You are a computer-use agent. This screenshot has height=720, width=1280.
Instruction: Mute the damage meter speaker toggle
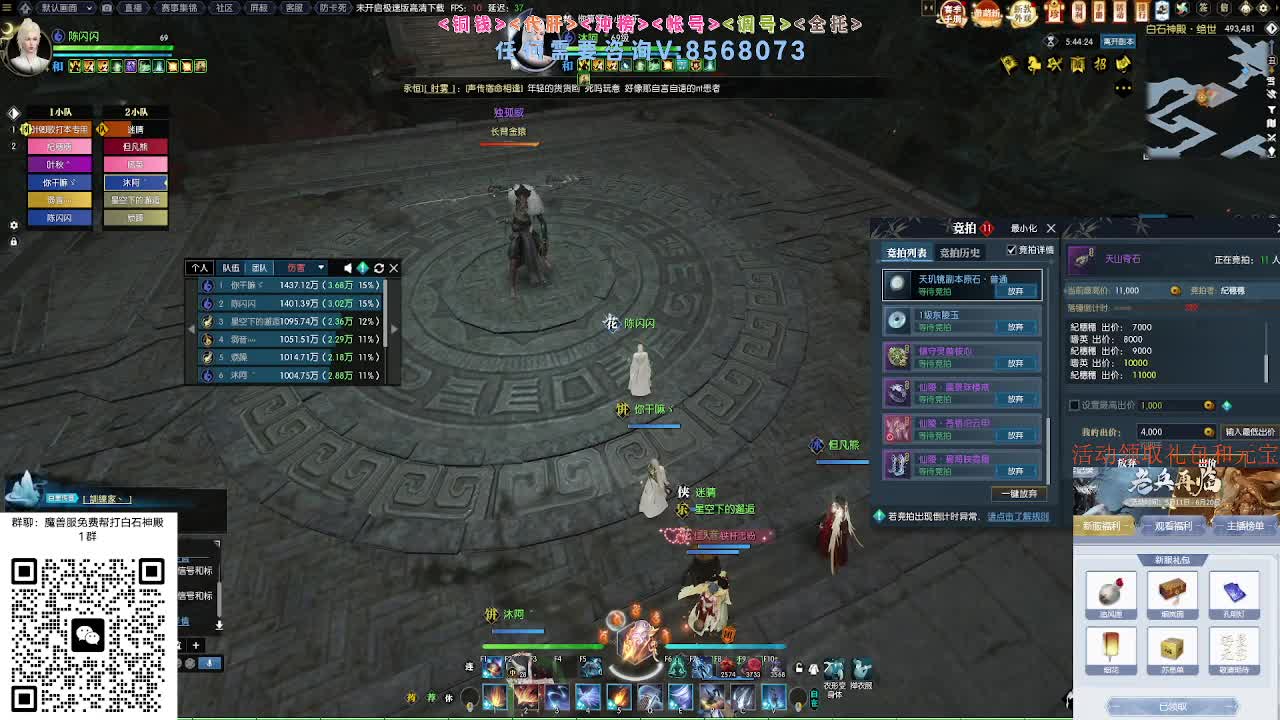[x=347, y=267]
